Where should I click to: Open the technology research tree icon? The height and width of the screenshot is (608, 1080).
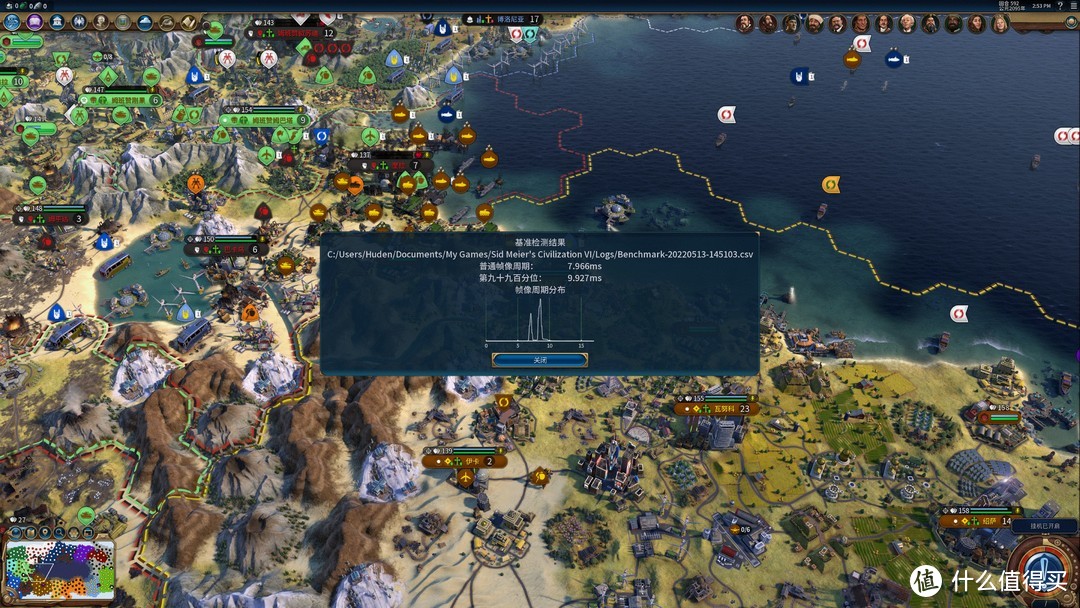click(12, 22)
